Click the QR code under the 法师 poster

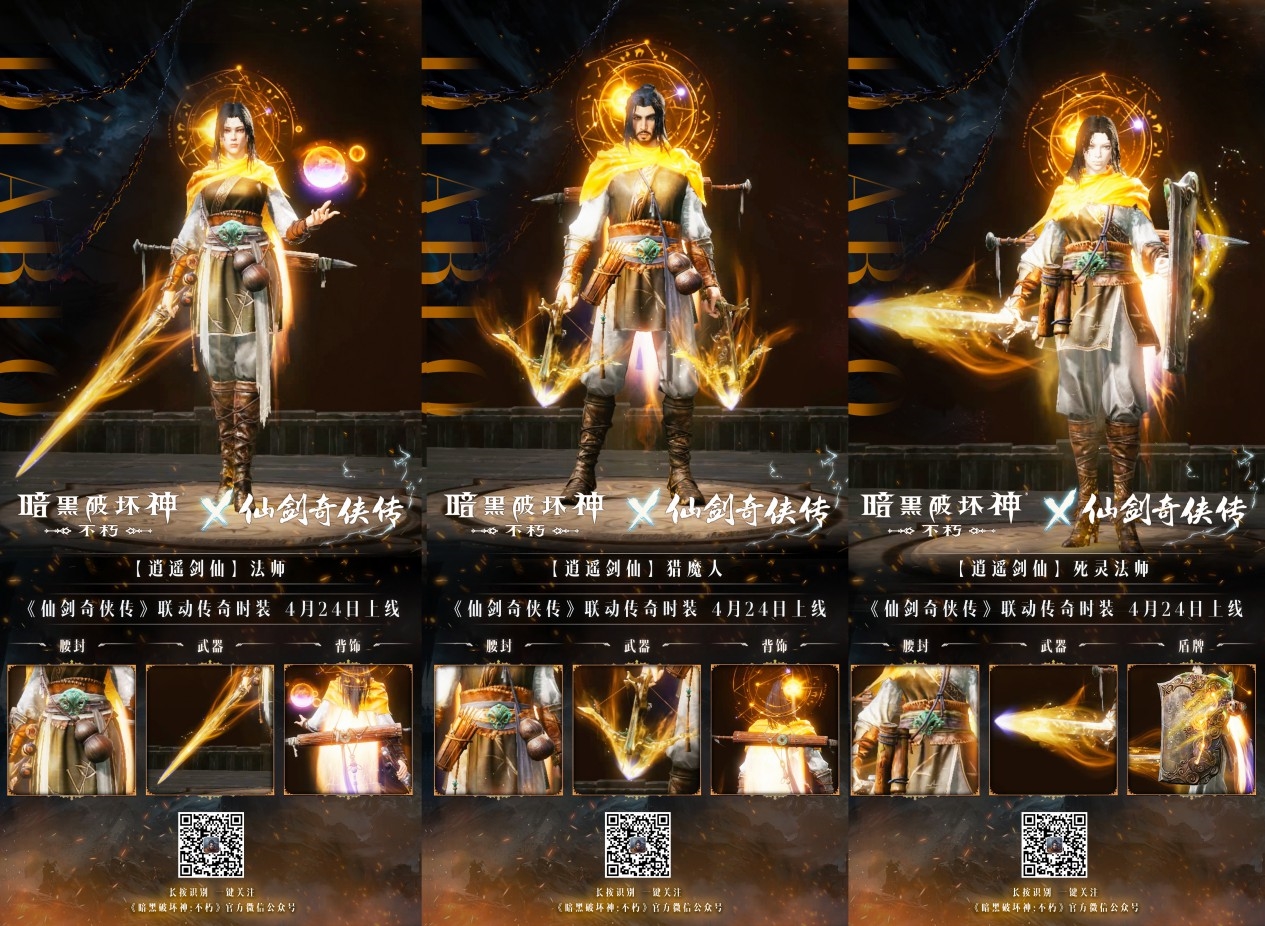click(x=211, y=845)
